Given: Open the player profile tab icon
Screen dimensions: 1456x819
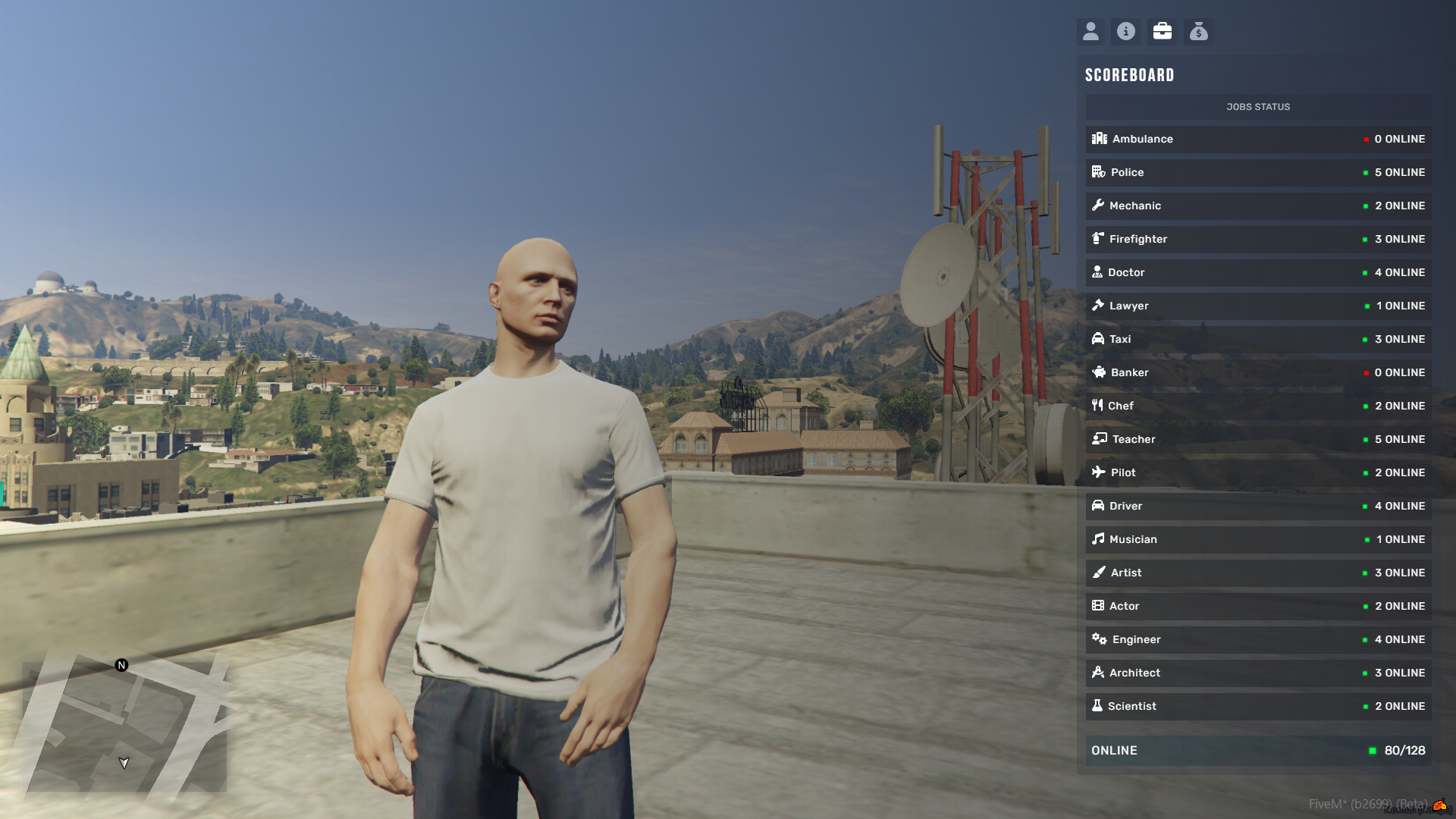Looking at the screenshot, I should pos(1090,31).
